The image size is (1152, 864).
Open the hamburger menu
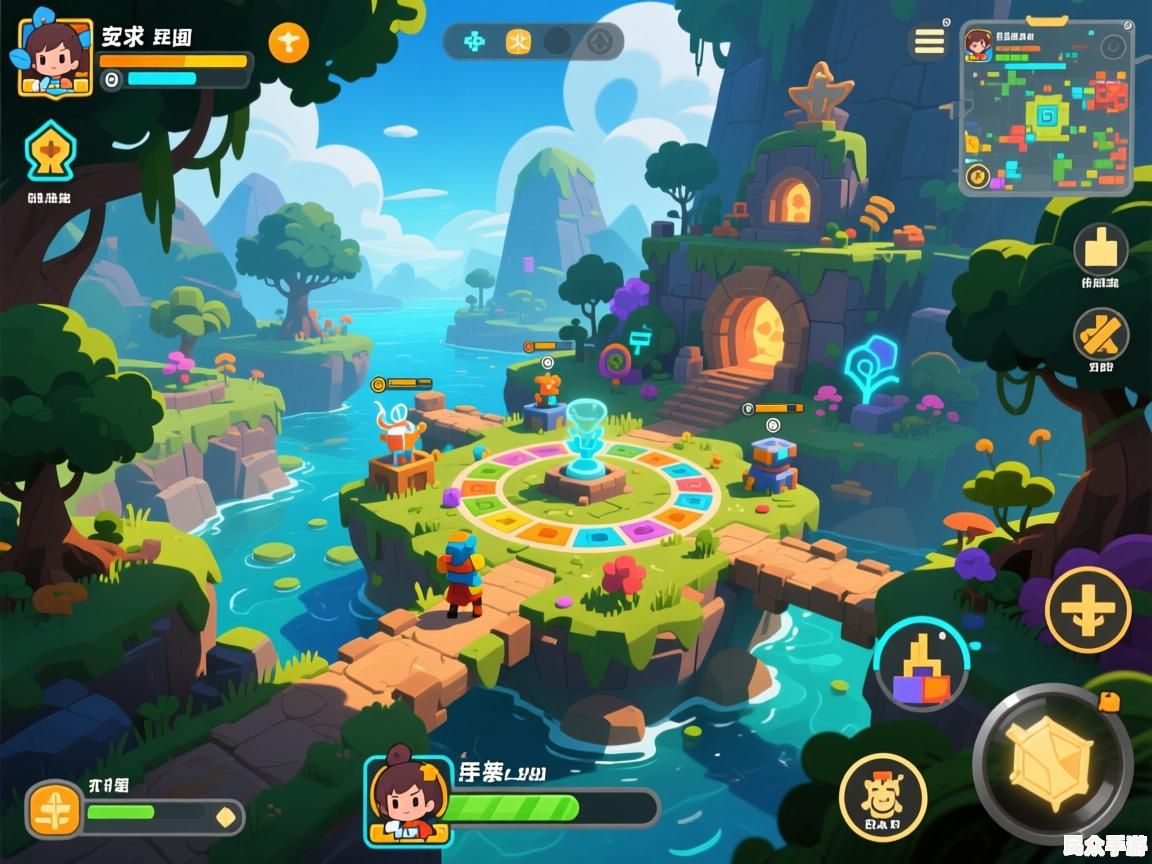pos(929,41)
